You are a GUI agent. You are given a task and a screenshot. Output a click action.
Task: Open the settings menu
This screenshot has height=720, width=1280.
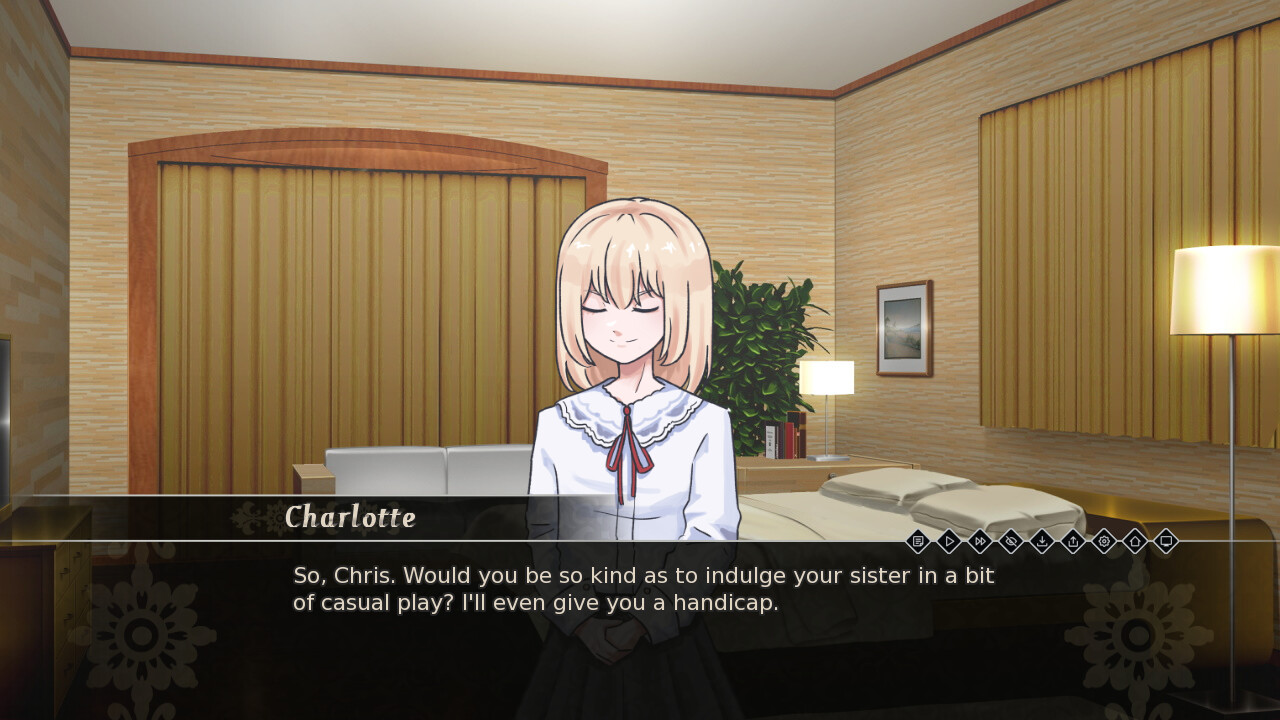(x=1103, y=541)
